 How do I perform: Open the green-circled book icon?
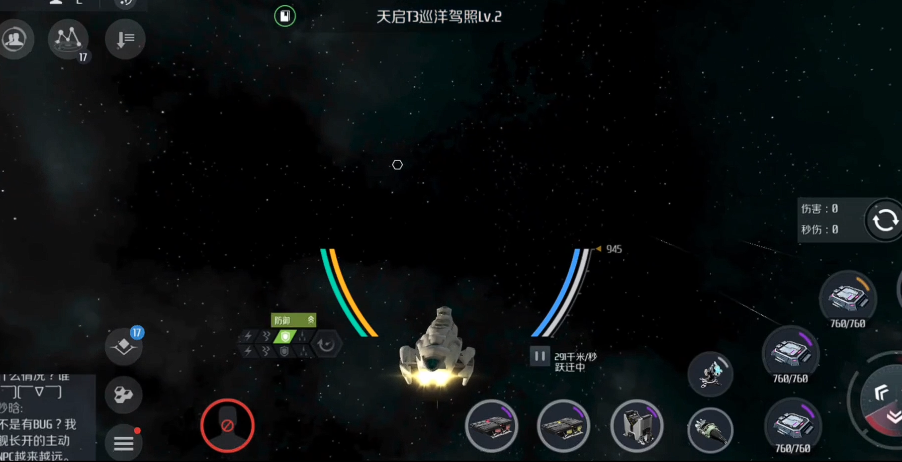point(285,15)
